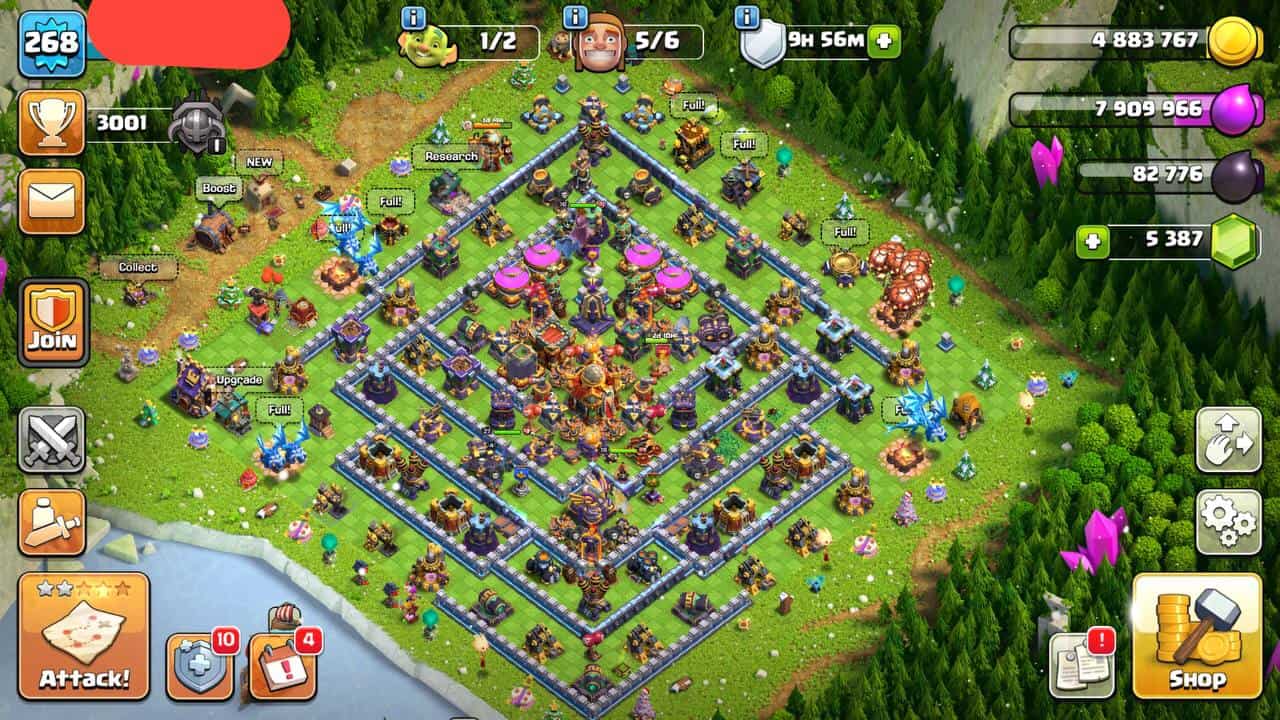Add shield time with the green plus
Screen dimensions: 1280x720
883,42
